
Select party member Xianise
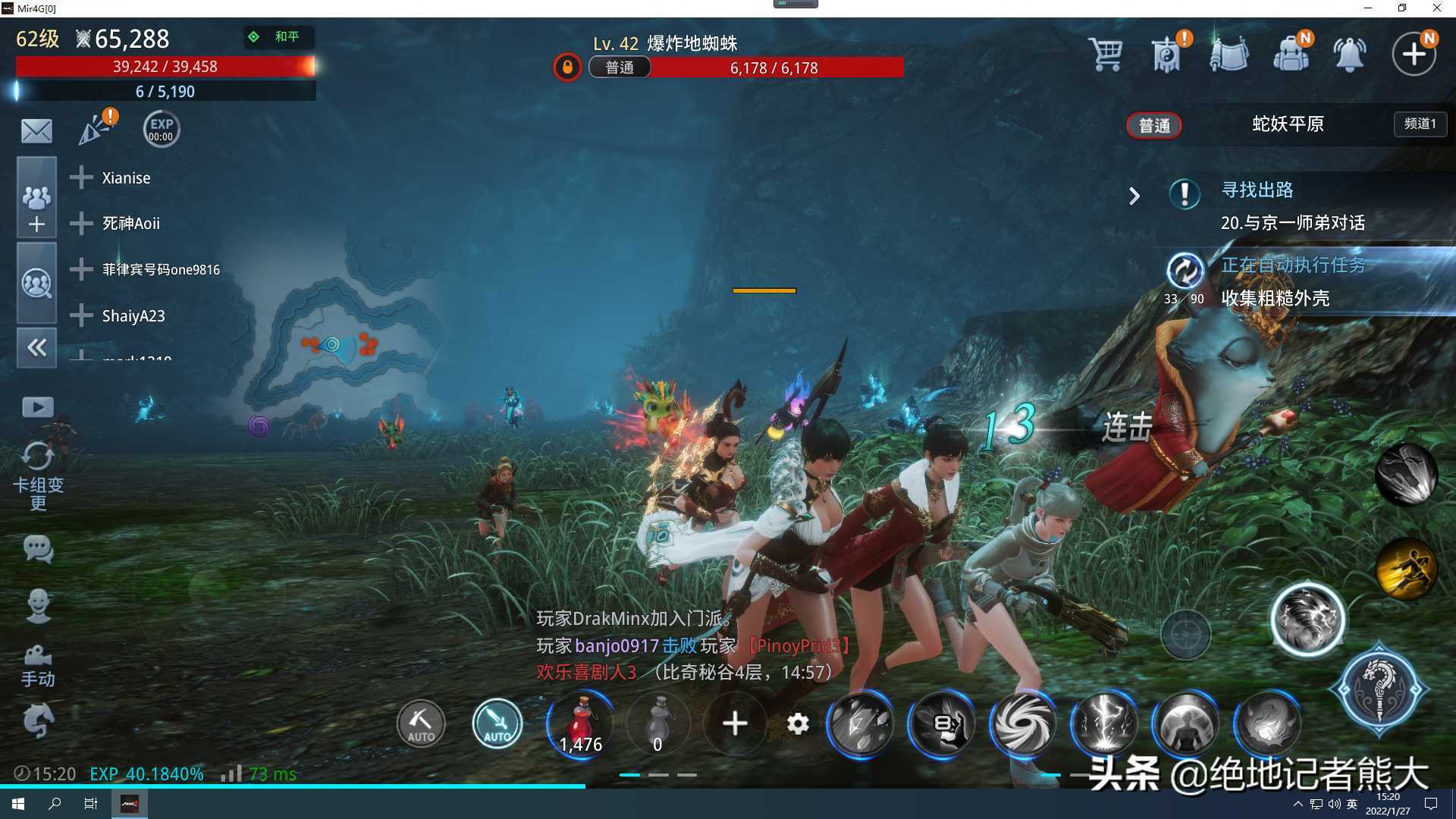(126, 178)
